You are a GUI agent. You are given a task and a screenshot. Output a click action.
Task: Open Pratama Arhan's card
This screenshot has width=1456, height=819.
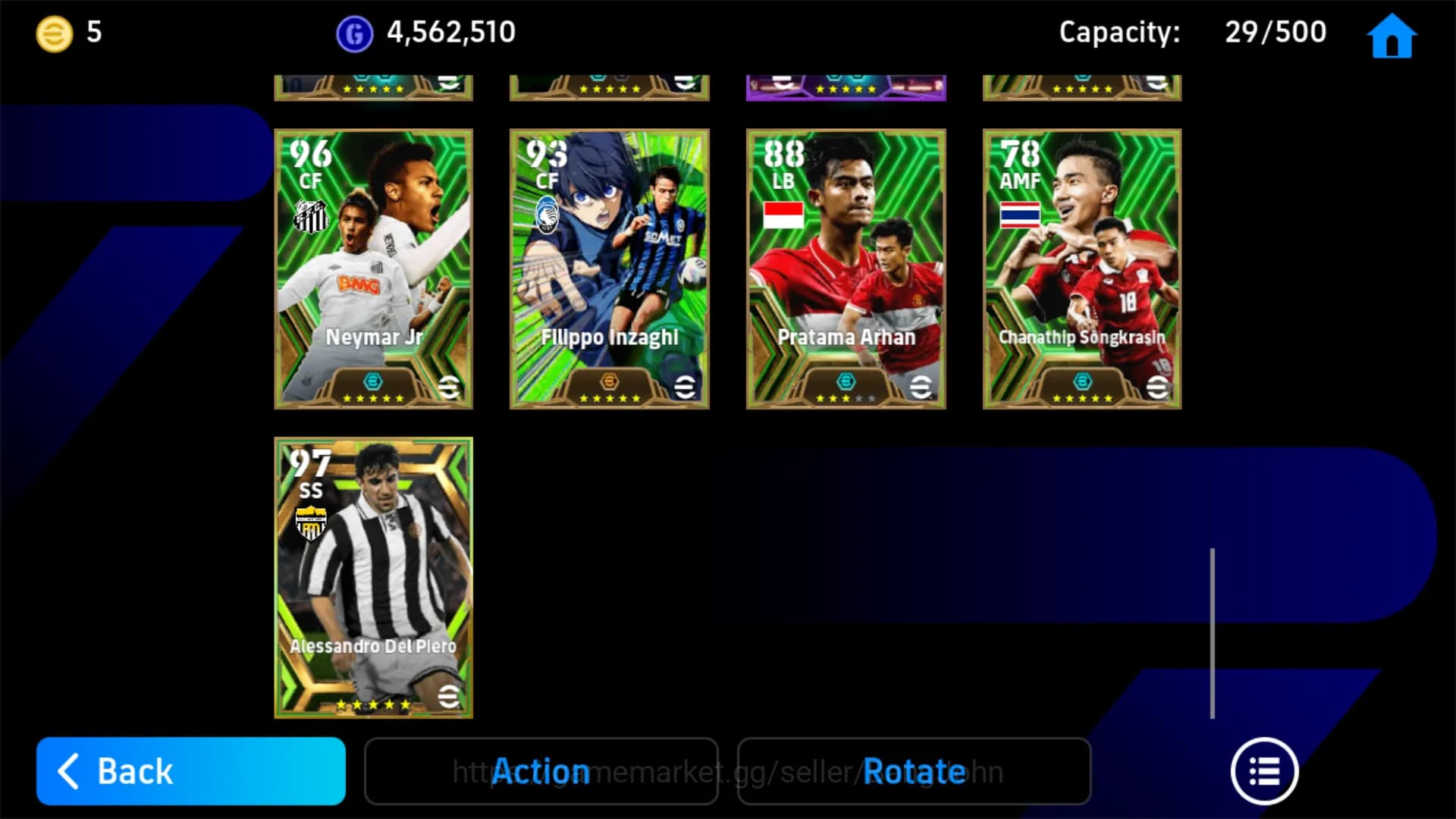846,267
